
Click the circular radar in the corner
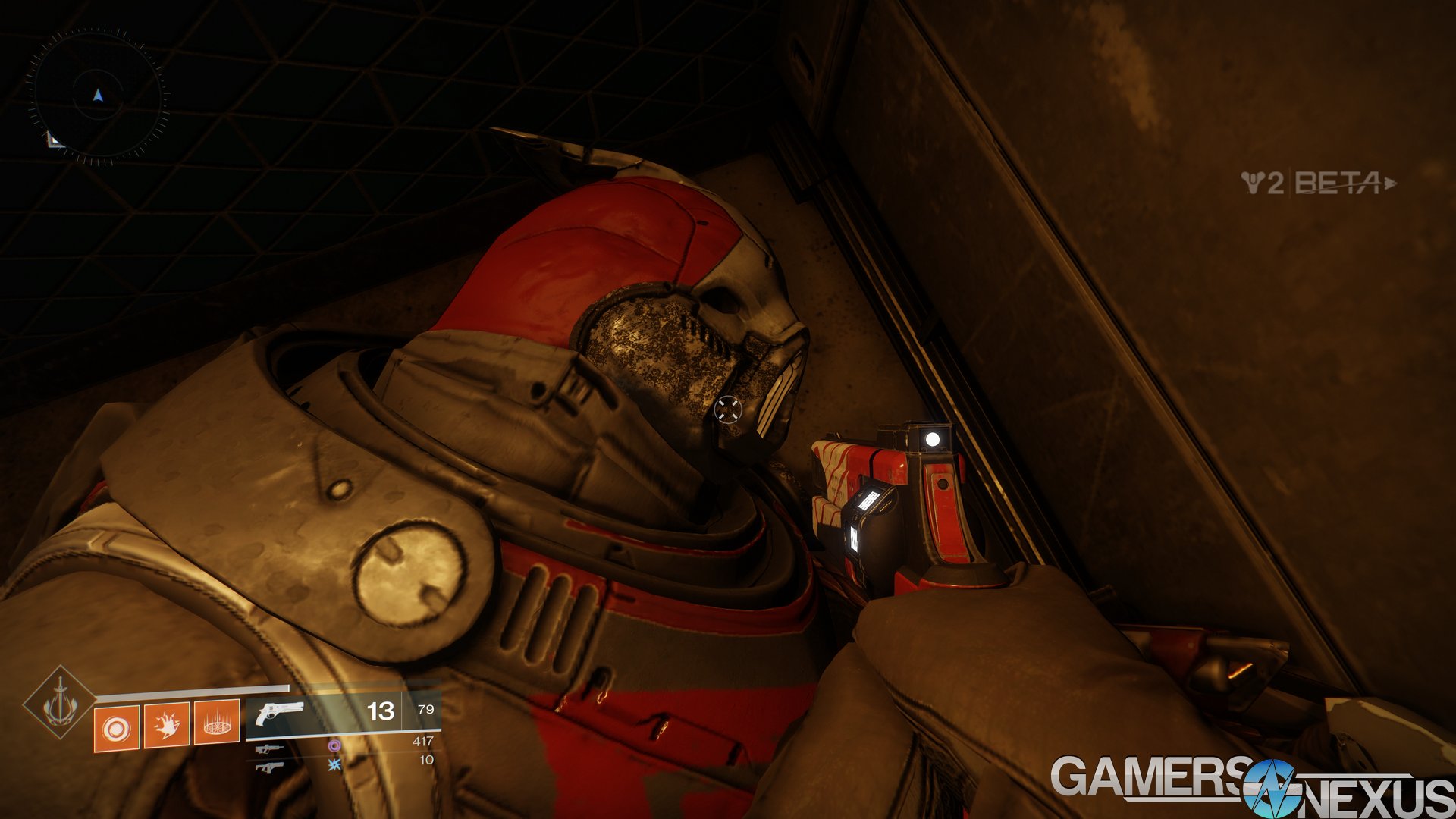[97, 96]
